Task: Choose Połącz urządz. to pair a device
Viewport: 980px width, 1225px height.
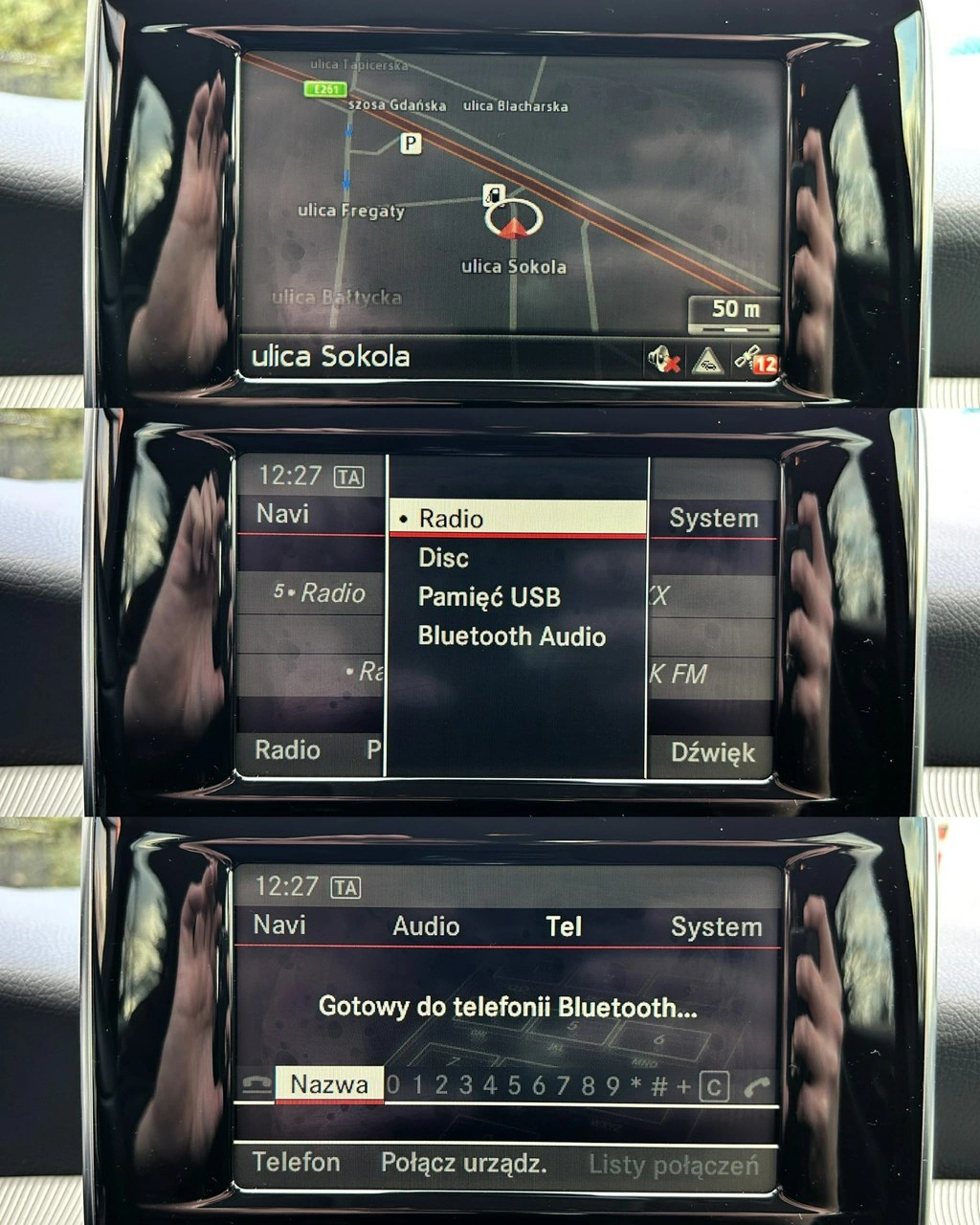Action: [x=464, y=1163]
